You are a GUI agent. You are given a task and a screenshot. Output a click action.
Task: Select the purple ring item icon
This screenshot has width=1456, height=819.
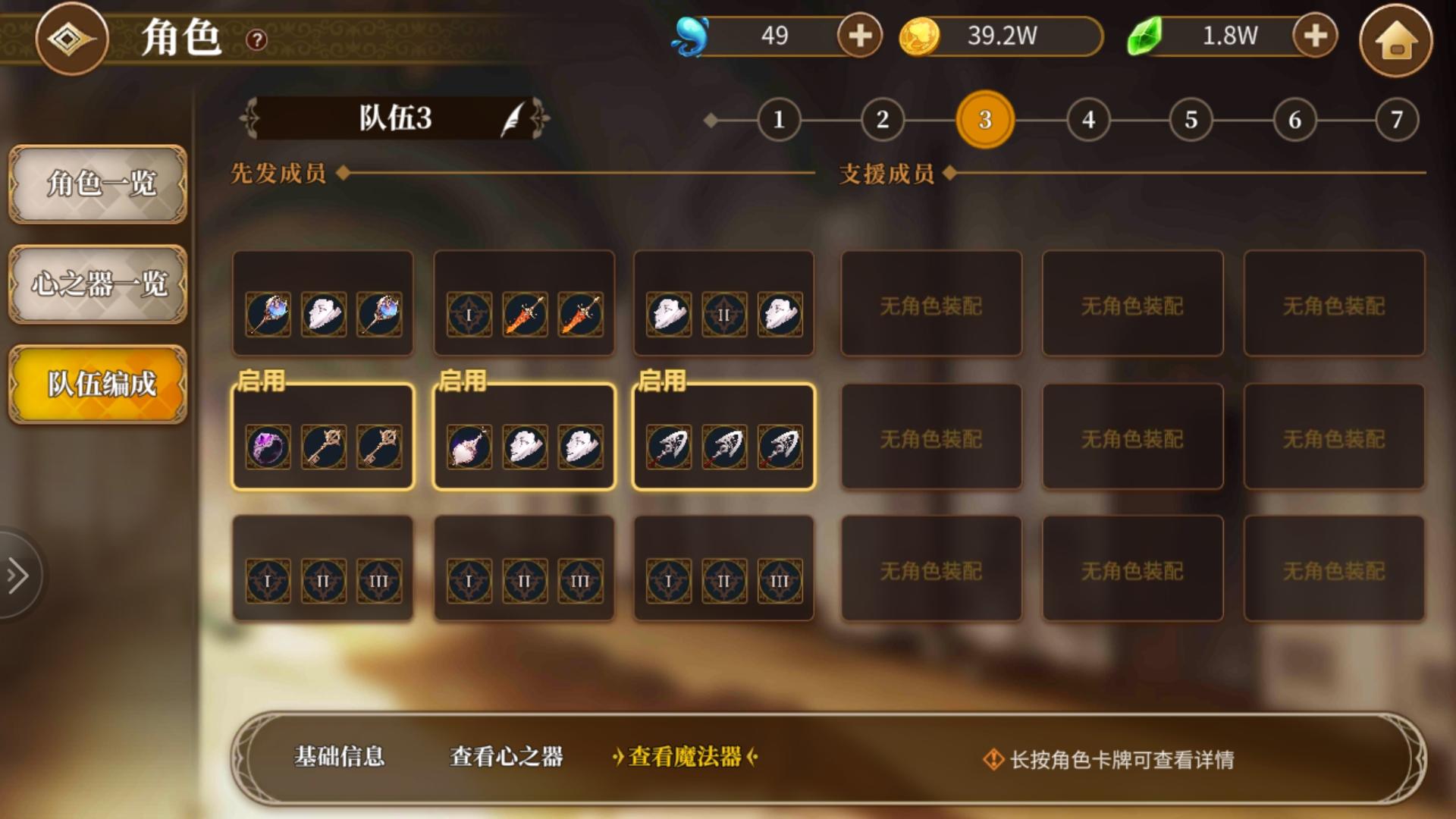coord(268,446)
